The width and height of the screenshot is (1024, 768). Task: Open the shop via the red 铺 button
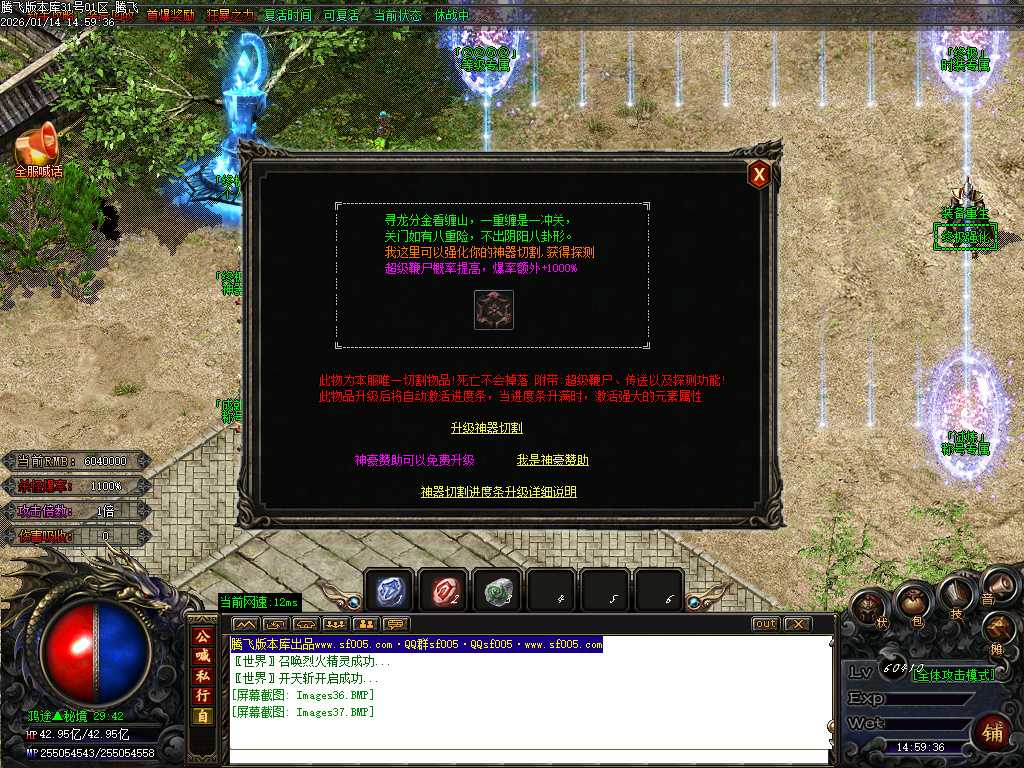992,732
